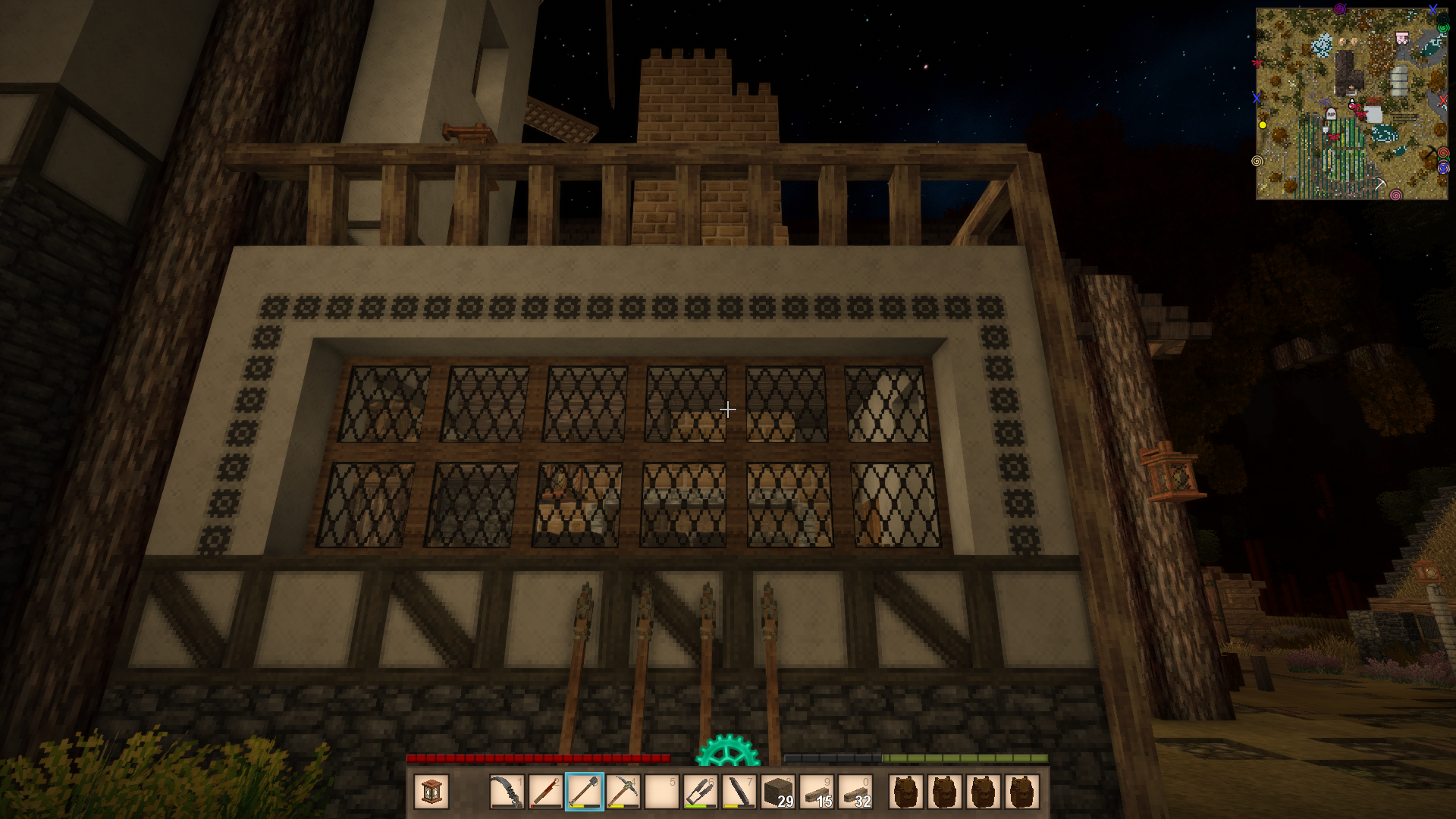Screen dimensions: 1456x819
Task: Select the purple spiral marker atop the minimap
Action: (1339, 9)
